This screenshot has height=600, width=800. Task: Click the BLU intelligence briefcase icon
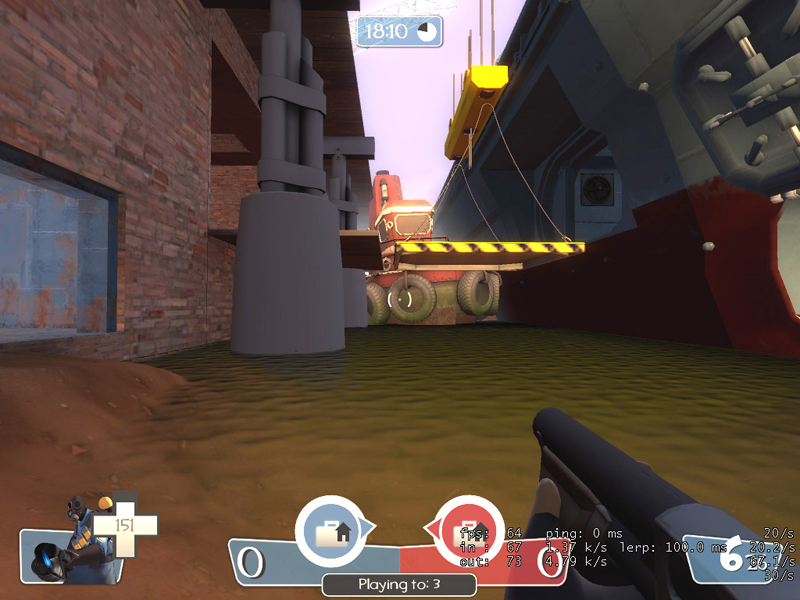[333, 530]
